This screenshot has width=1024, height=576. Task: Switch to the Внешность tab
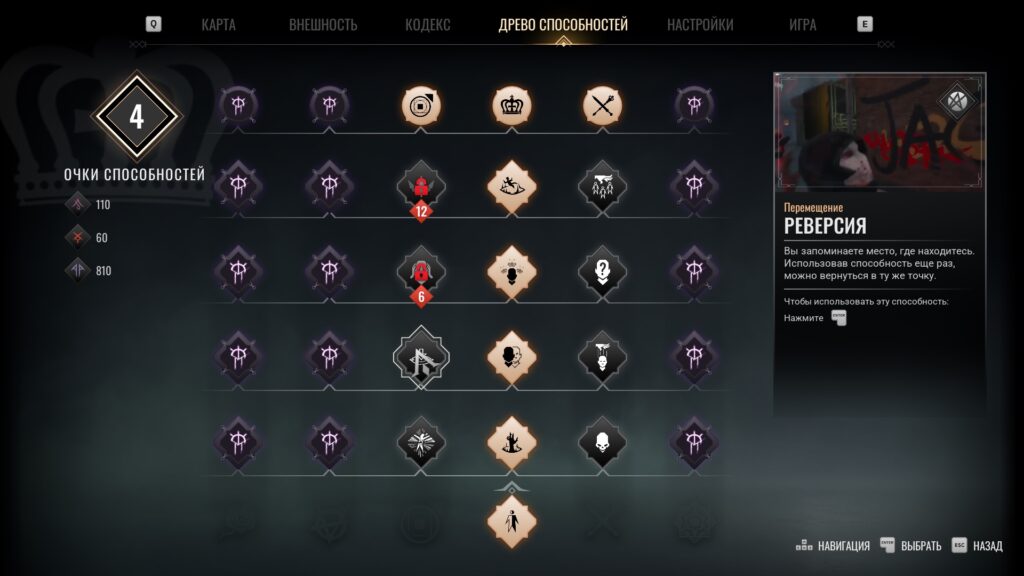pos(323,25)
